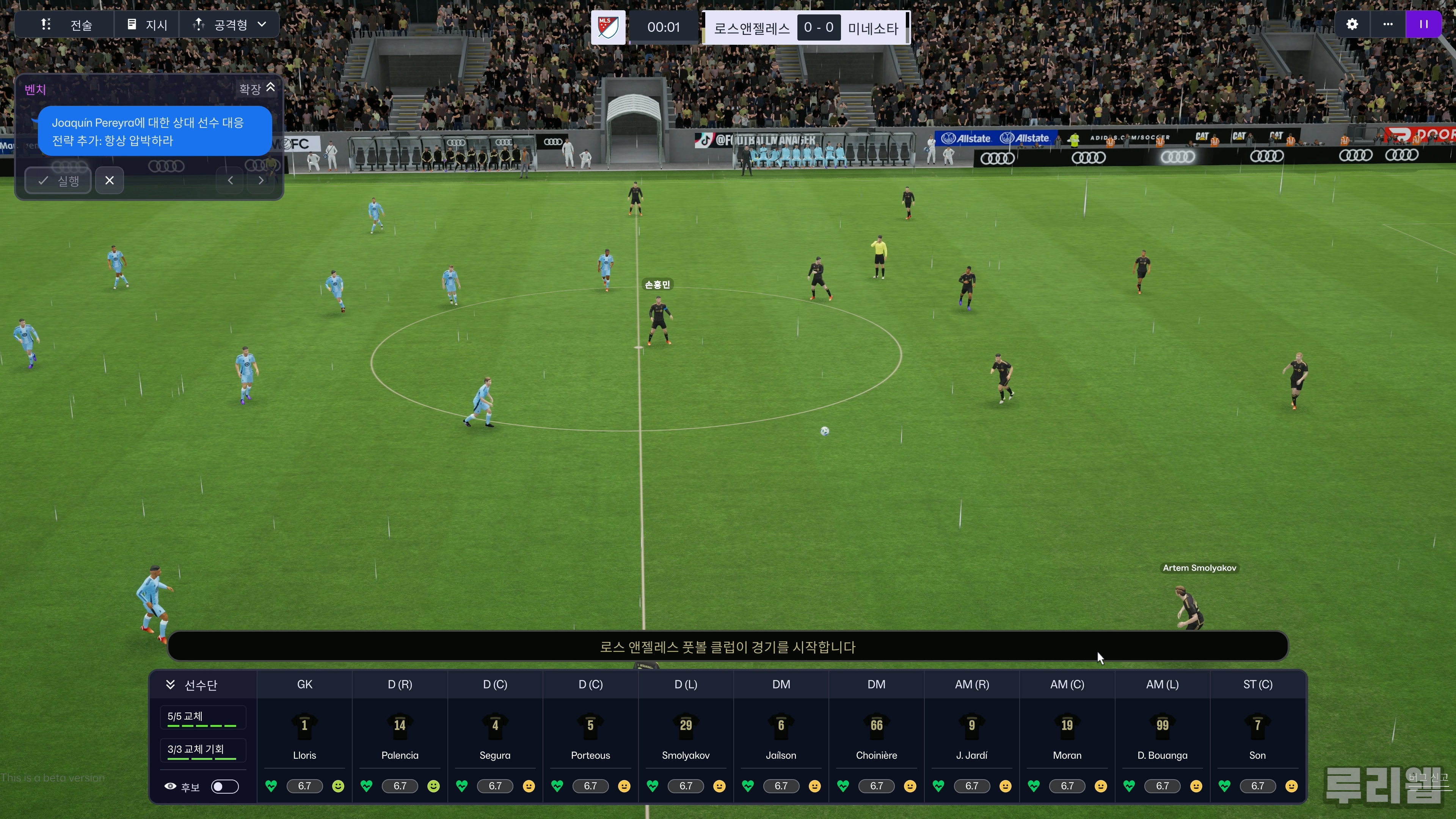
Task: Click the MLS competition logo
Action: click(x=608, y=27)
